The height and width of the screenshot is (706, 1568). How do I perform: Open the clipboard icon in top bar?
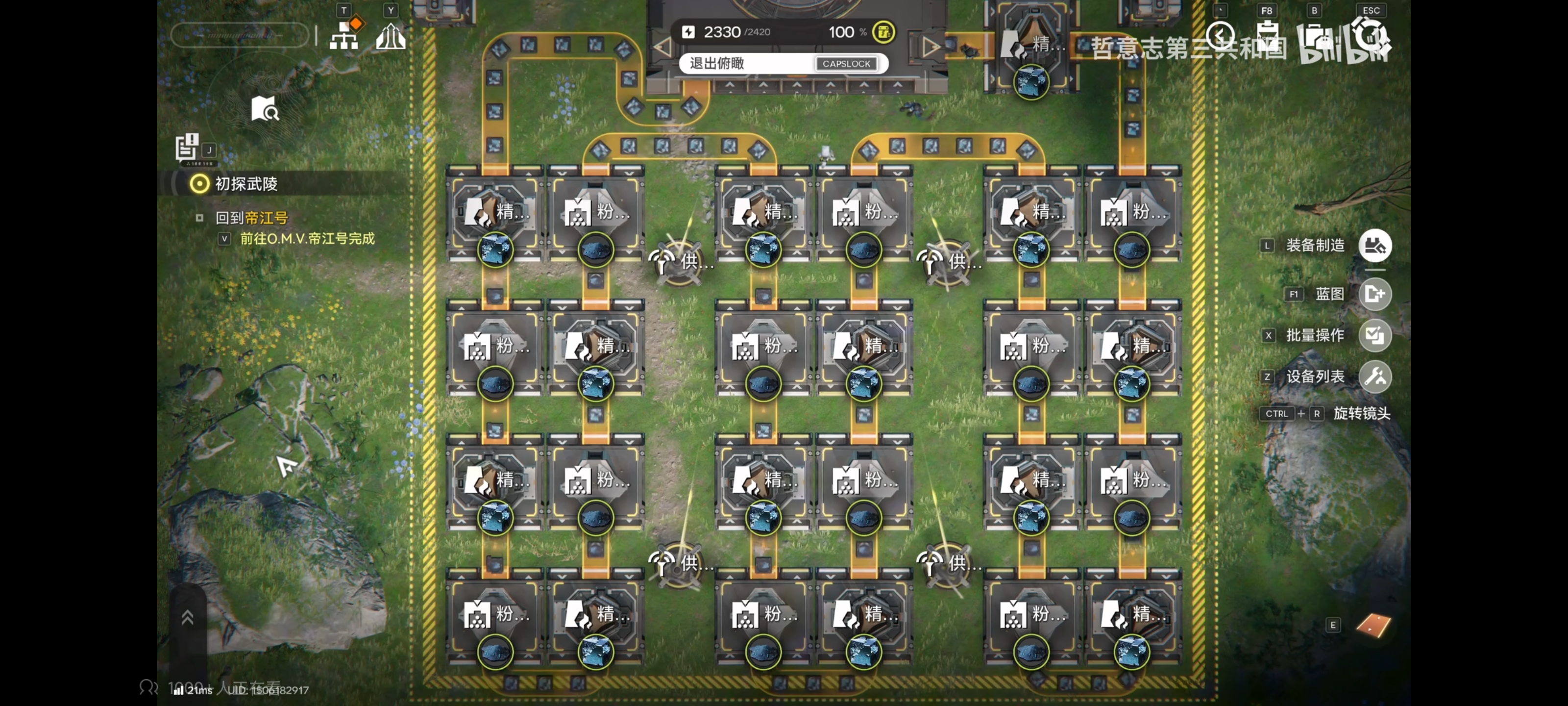[x=1267, y=38]
